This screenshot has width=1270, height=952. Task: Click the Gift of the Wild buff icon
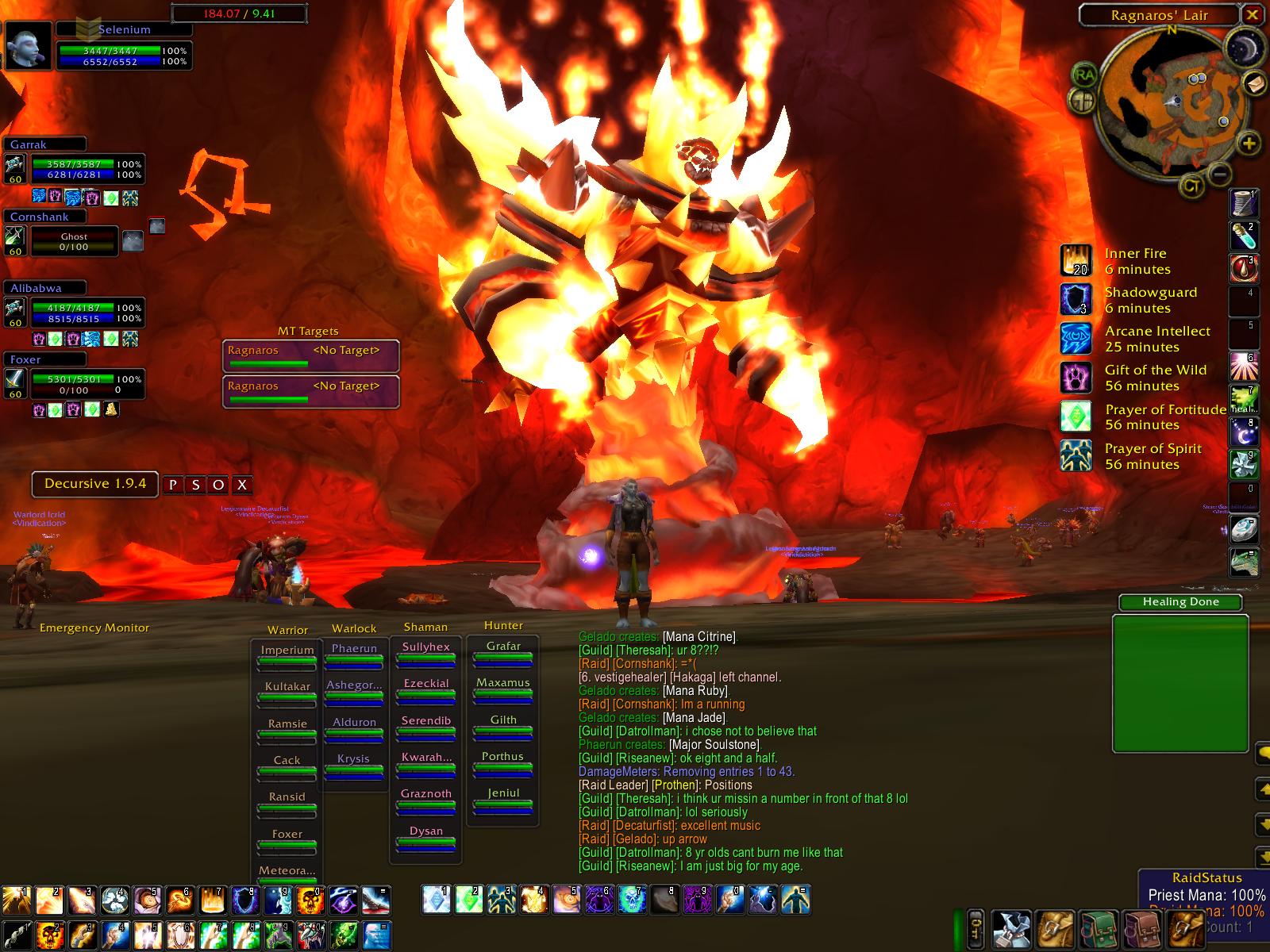pos(1076,378)
